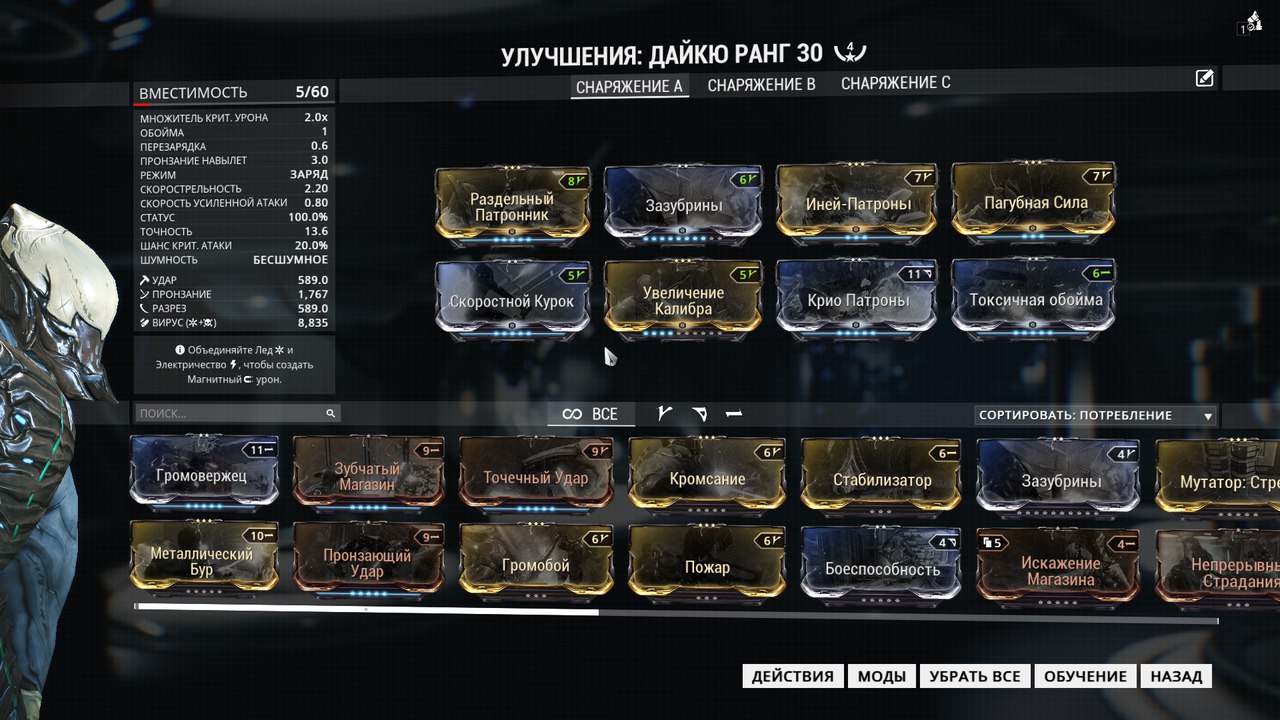Select the Увеличение Калибра mod
Image resolution: width=1280 pixels, height=720 pixels.
click(684, 300)
